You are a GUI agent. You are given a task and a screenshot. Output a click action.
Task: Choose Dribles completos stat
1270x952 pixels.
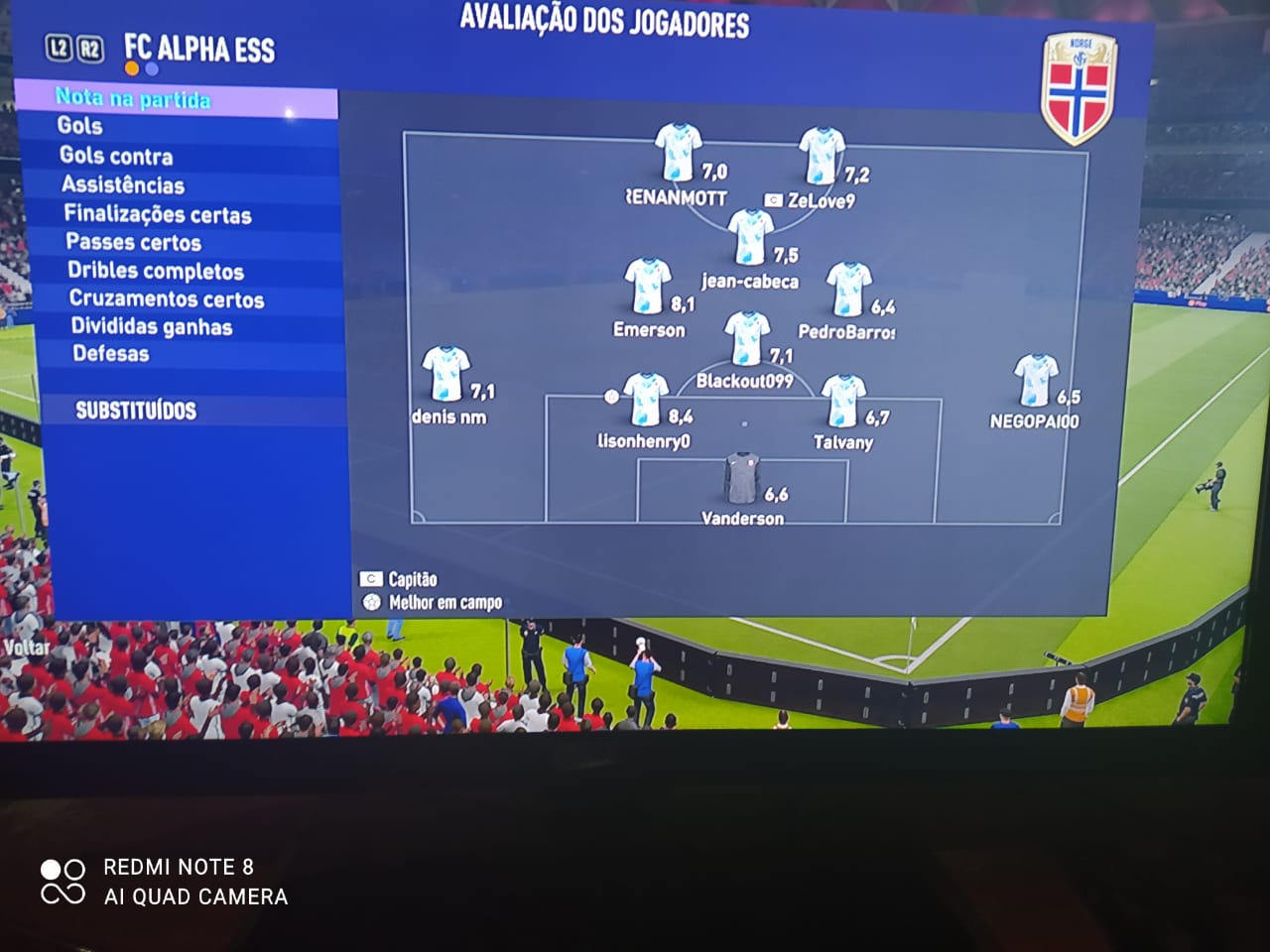156,271
